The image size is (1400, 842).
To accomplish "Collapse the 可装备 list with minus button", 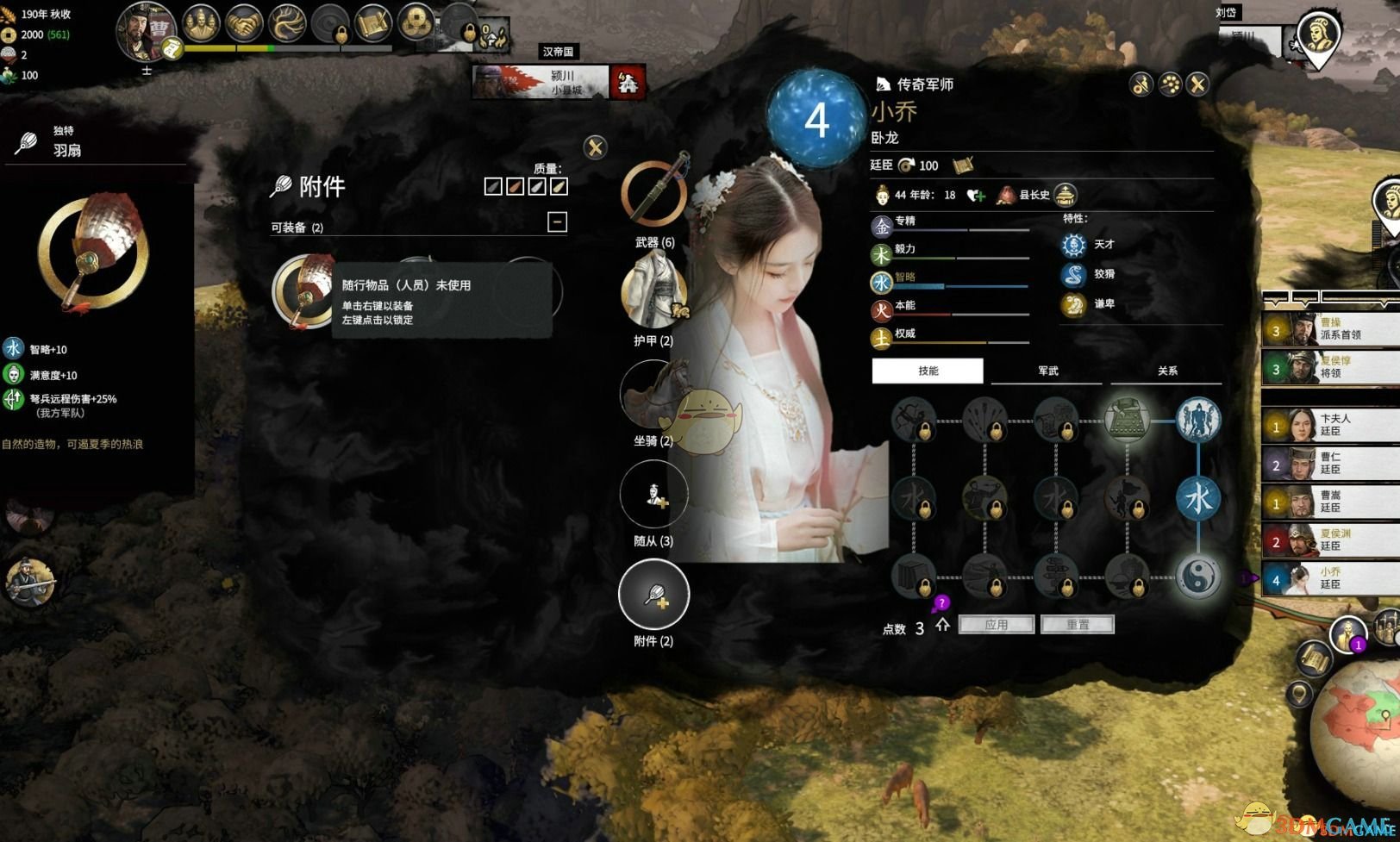I will pos(556,221).
